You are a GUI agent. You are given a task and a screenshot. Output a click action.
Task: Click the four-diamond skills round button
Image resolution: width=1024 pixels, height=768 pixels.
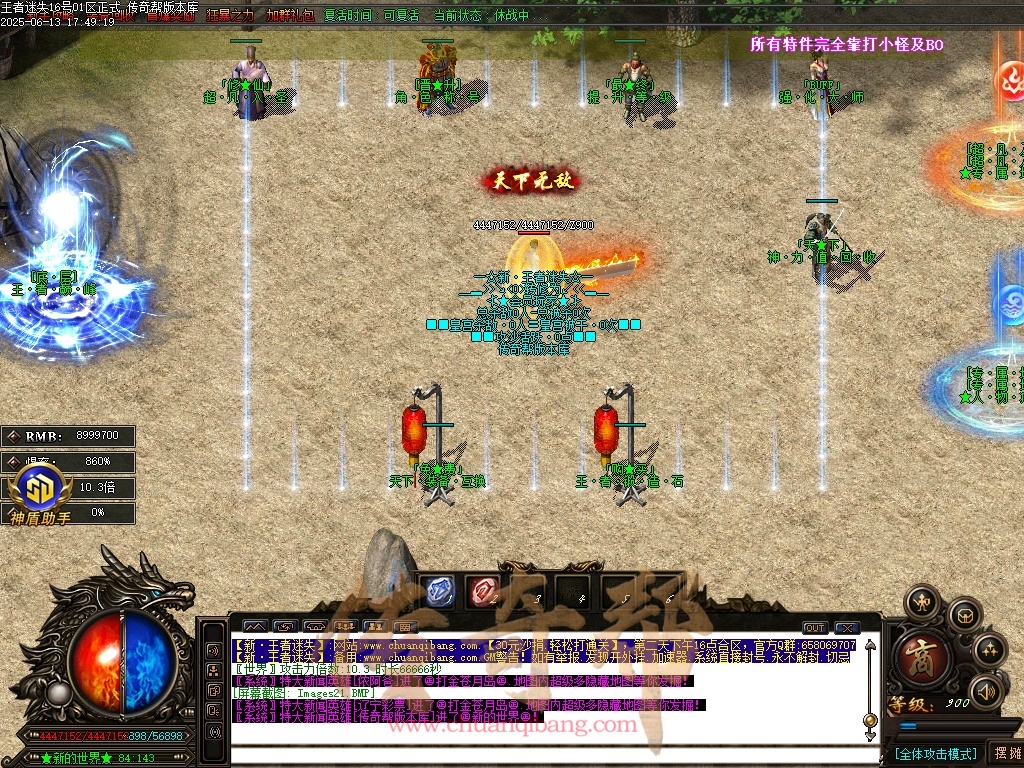pyautogui.click(x=990, y=651)
